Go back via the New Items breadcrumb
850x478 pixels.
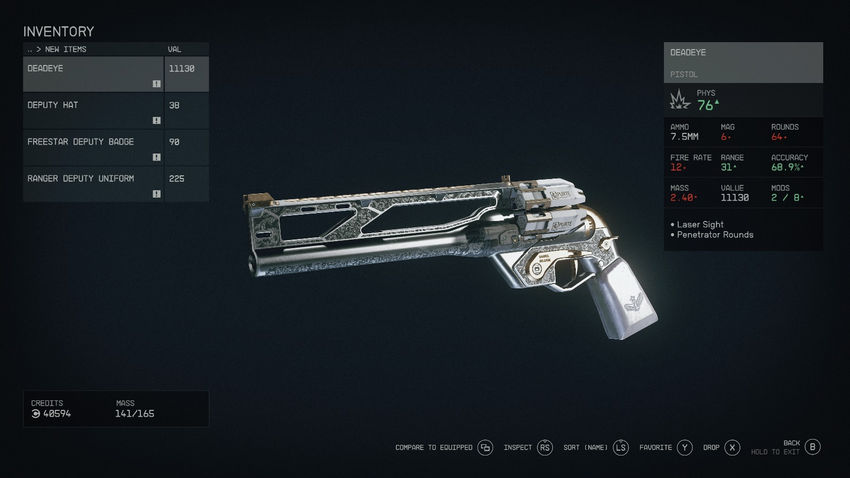(x=60, y=49)
